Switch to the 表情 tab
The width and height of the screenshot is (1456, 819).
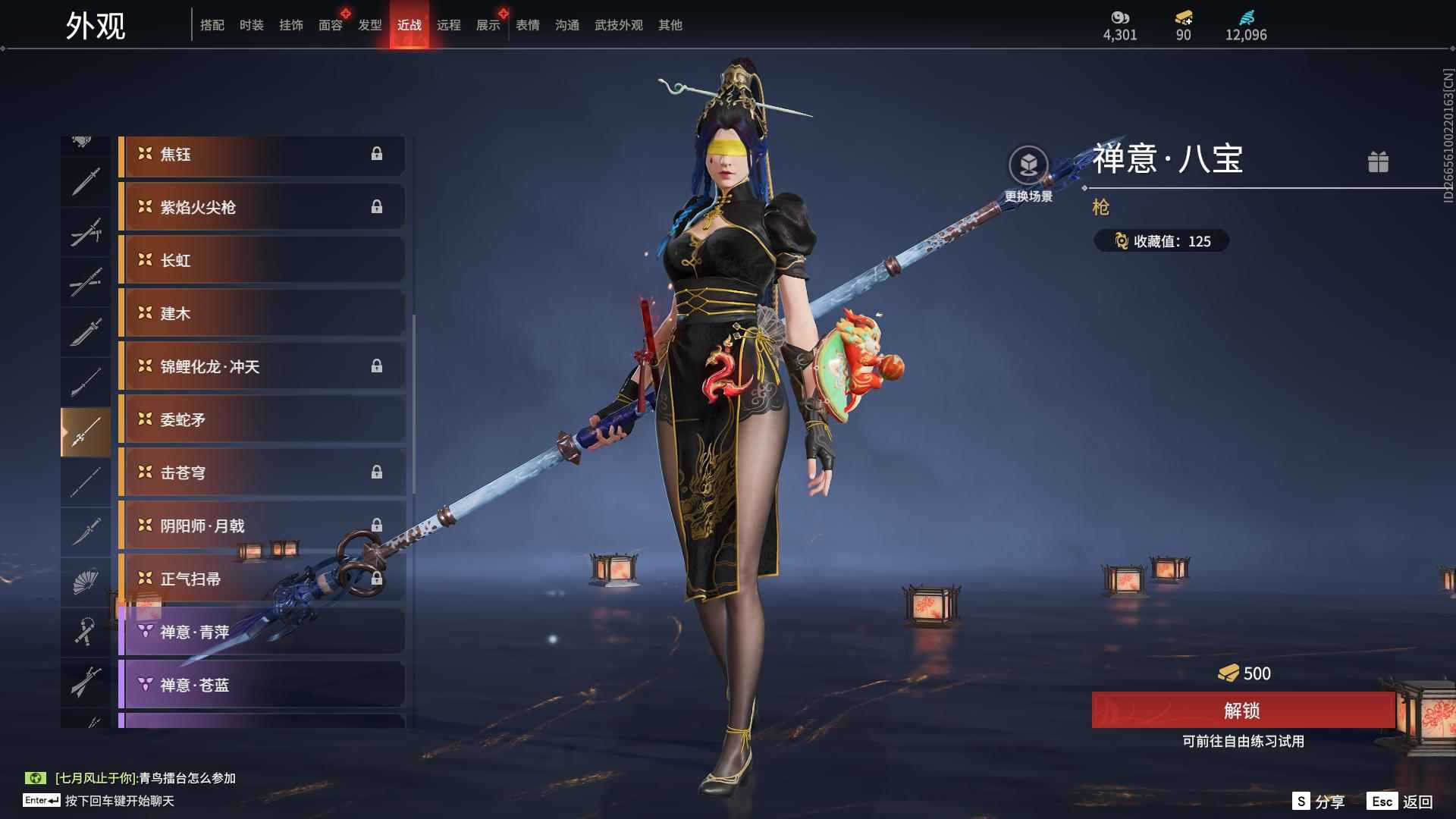(526, 24)
